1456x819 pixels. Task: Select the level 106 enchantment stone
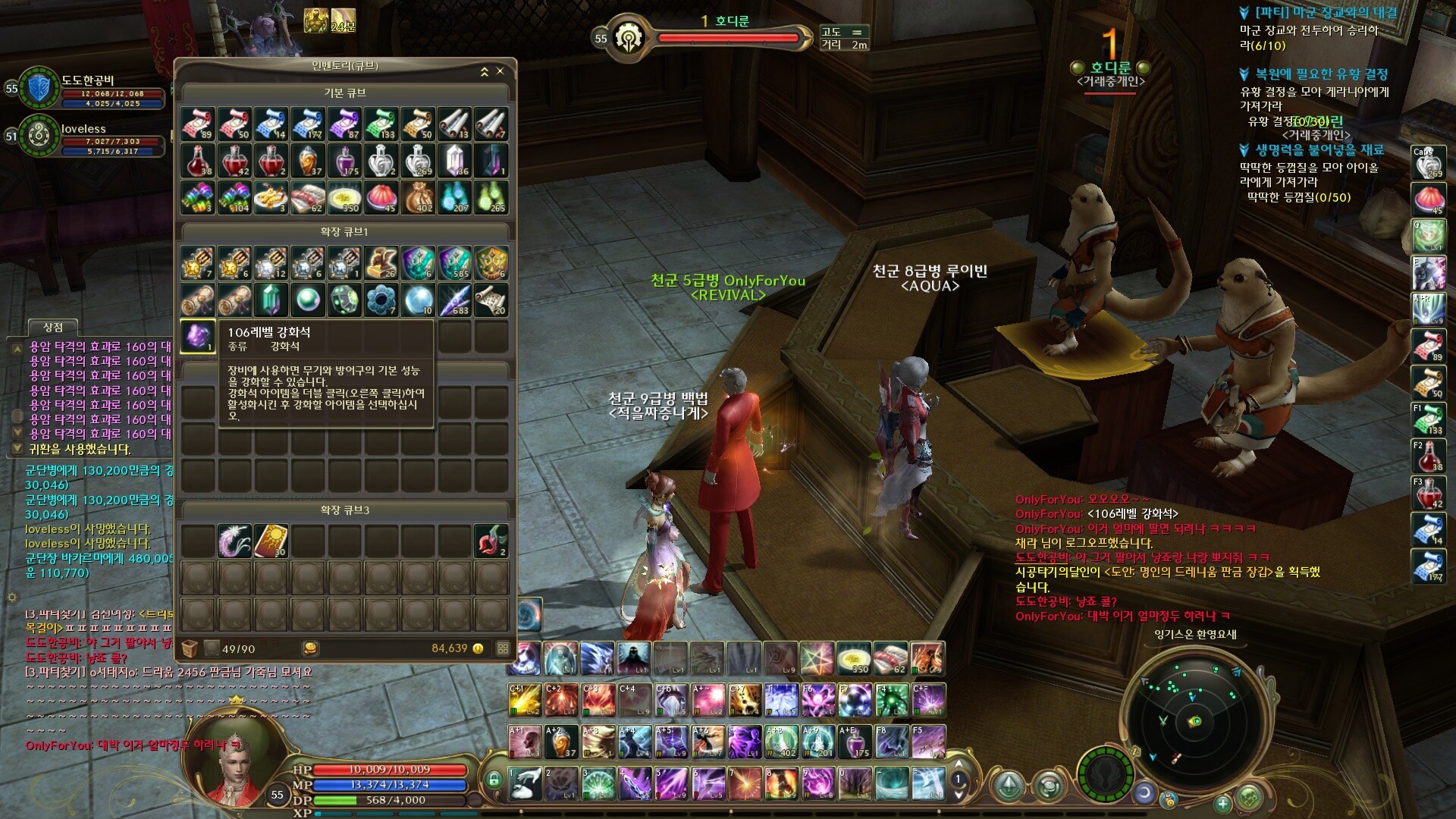pos(198,336)
